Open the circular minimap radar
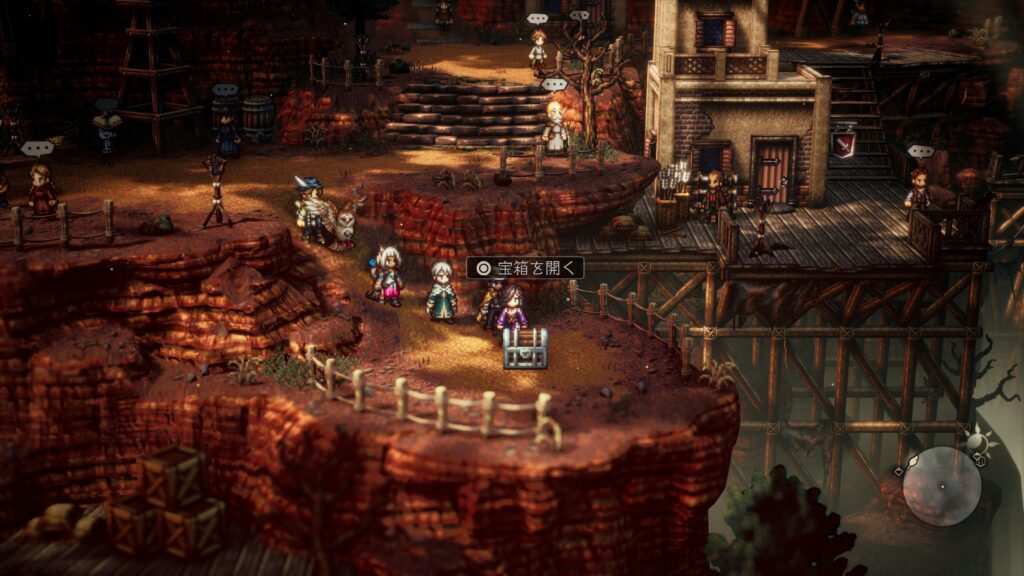This screenshot has width=1024, height=576. (941, 486)
